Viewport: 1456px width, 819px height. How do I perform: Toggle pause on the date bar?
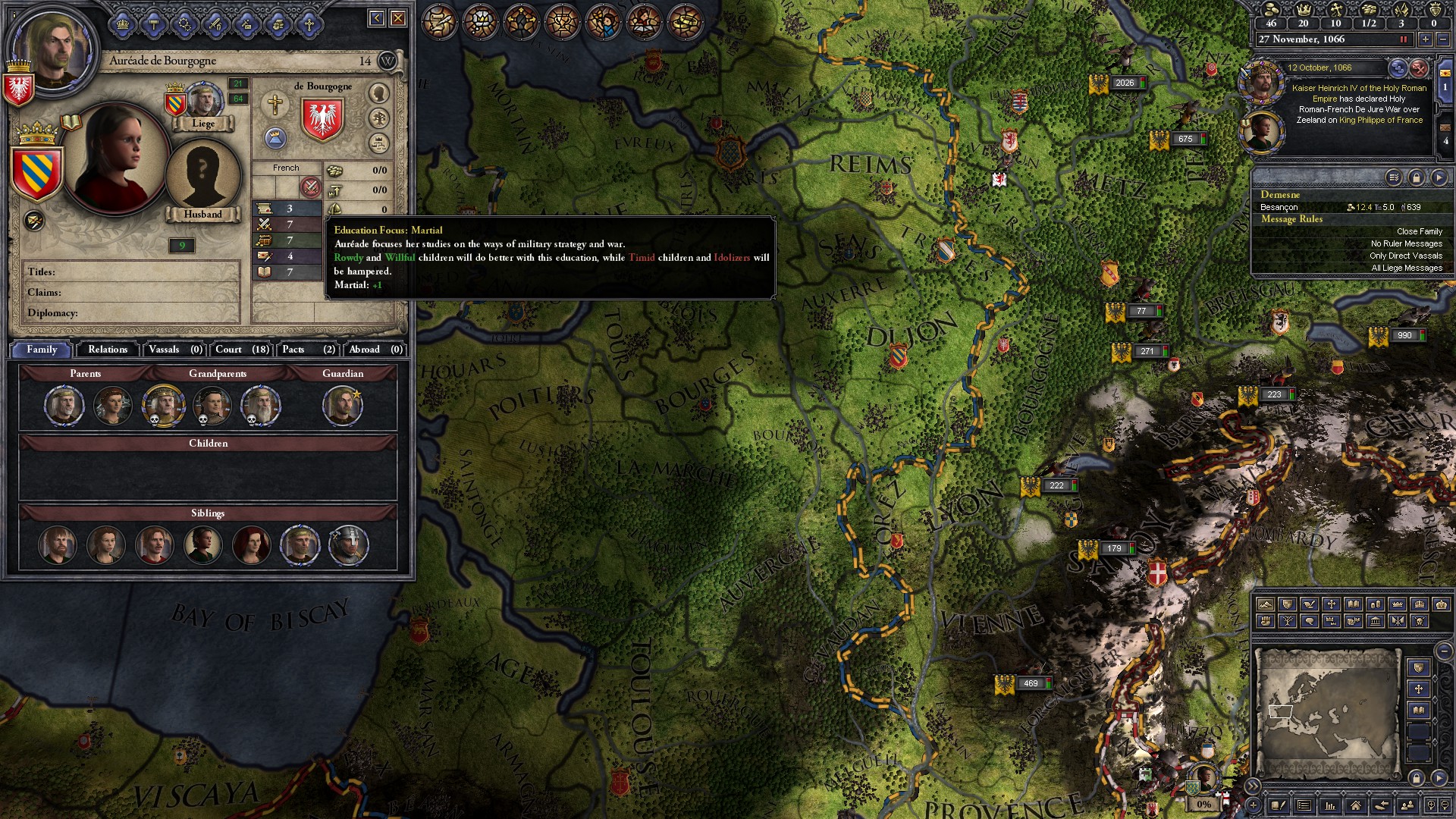click(1403, 39)
